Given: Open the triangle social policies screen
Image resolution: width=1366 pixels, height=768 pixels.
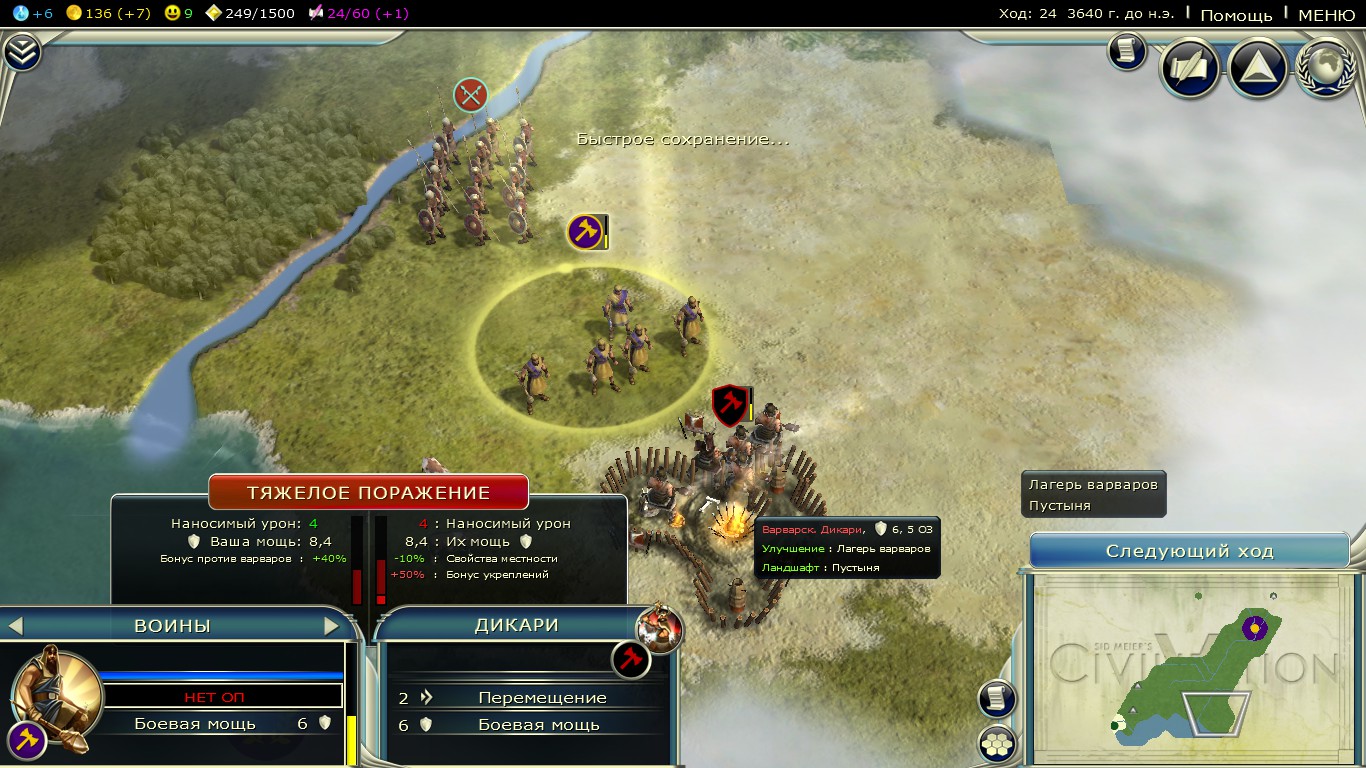Looking at the screenshot, I should point(1257,67).
